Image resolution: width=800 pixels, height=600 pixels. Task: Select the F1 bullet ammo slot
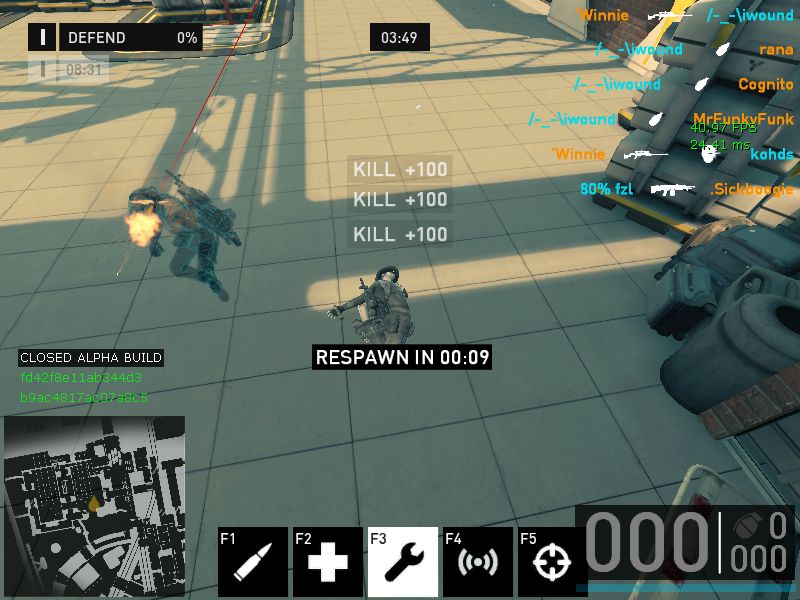(253, 562)
